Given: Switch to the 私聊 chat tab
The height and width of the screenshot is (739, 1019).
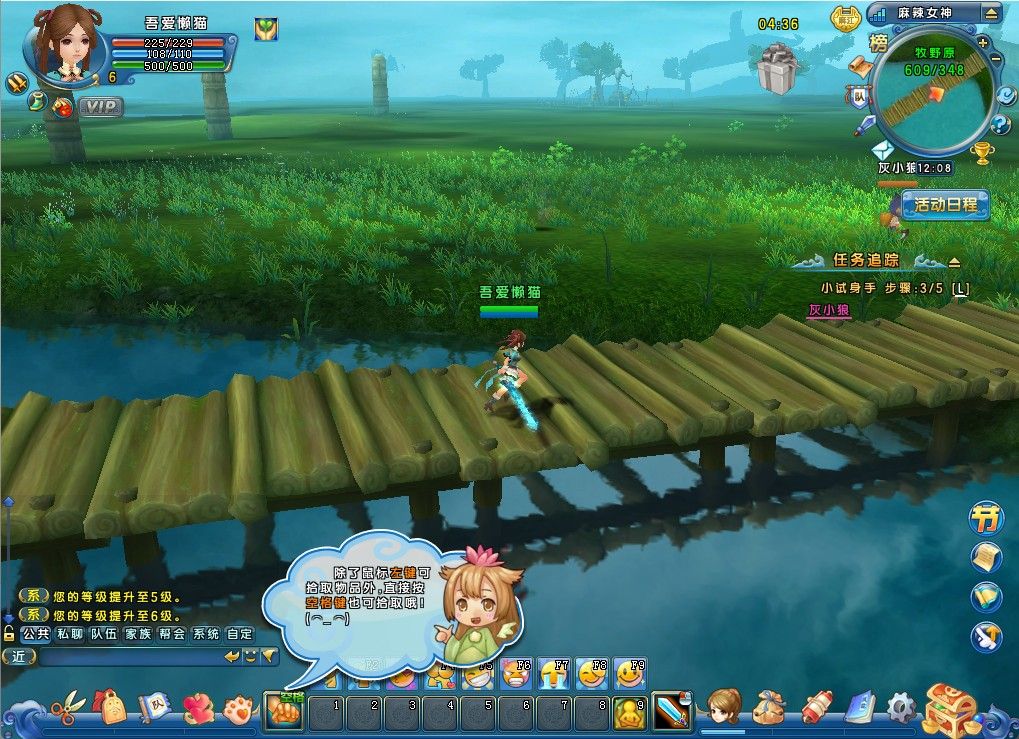Looking at the screenshot, I should click(70, 633).
